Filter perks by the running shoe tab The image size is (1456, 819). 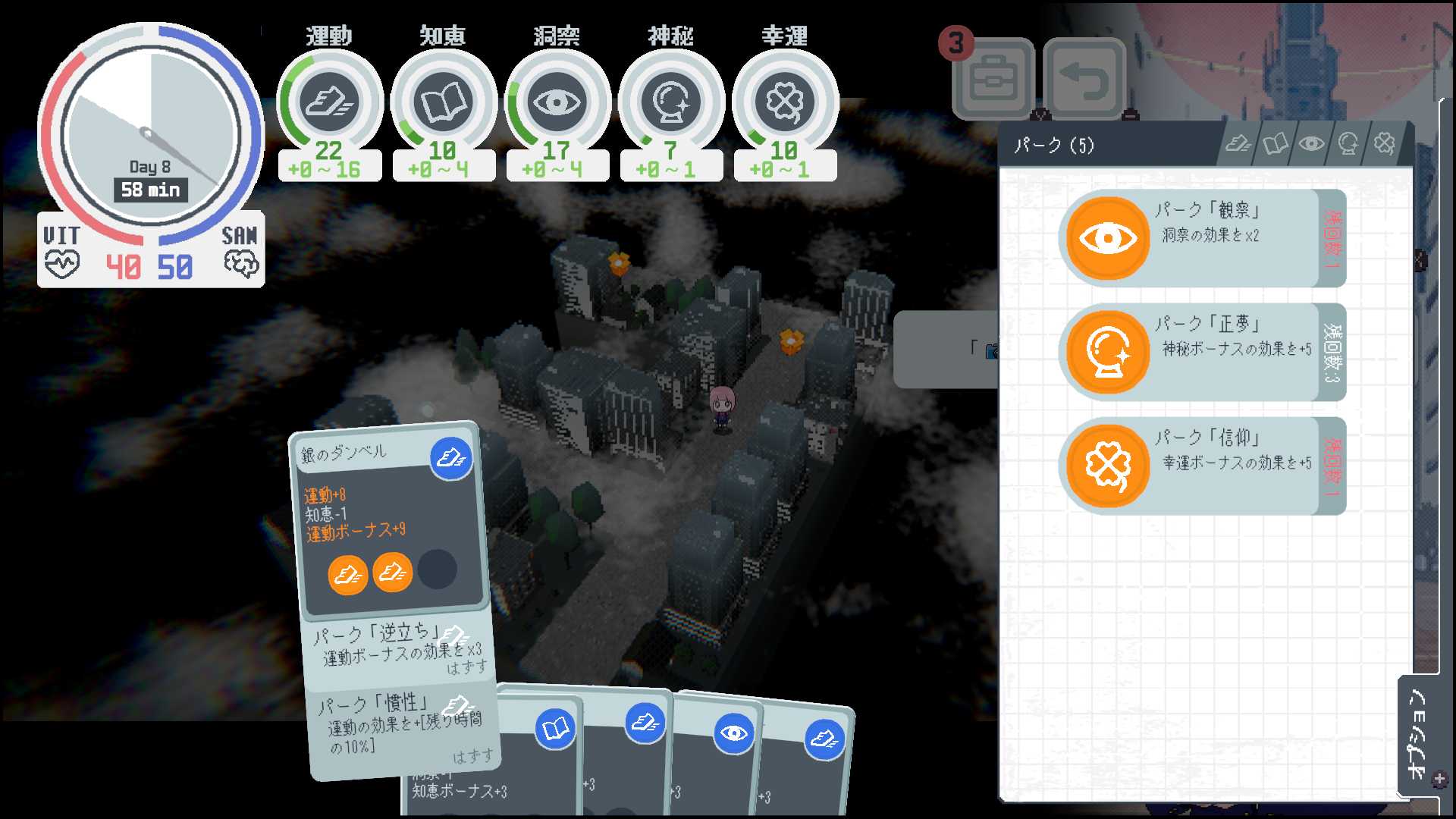click(1238, 144)
